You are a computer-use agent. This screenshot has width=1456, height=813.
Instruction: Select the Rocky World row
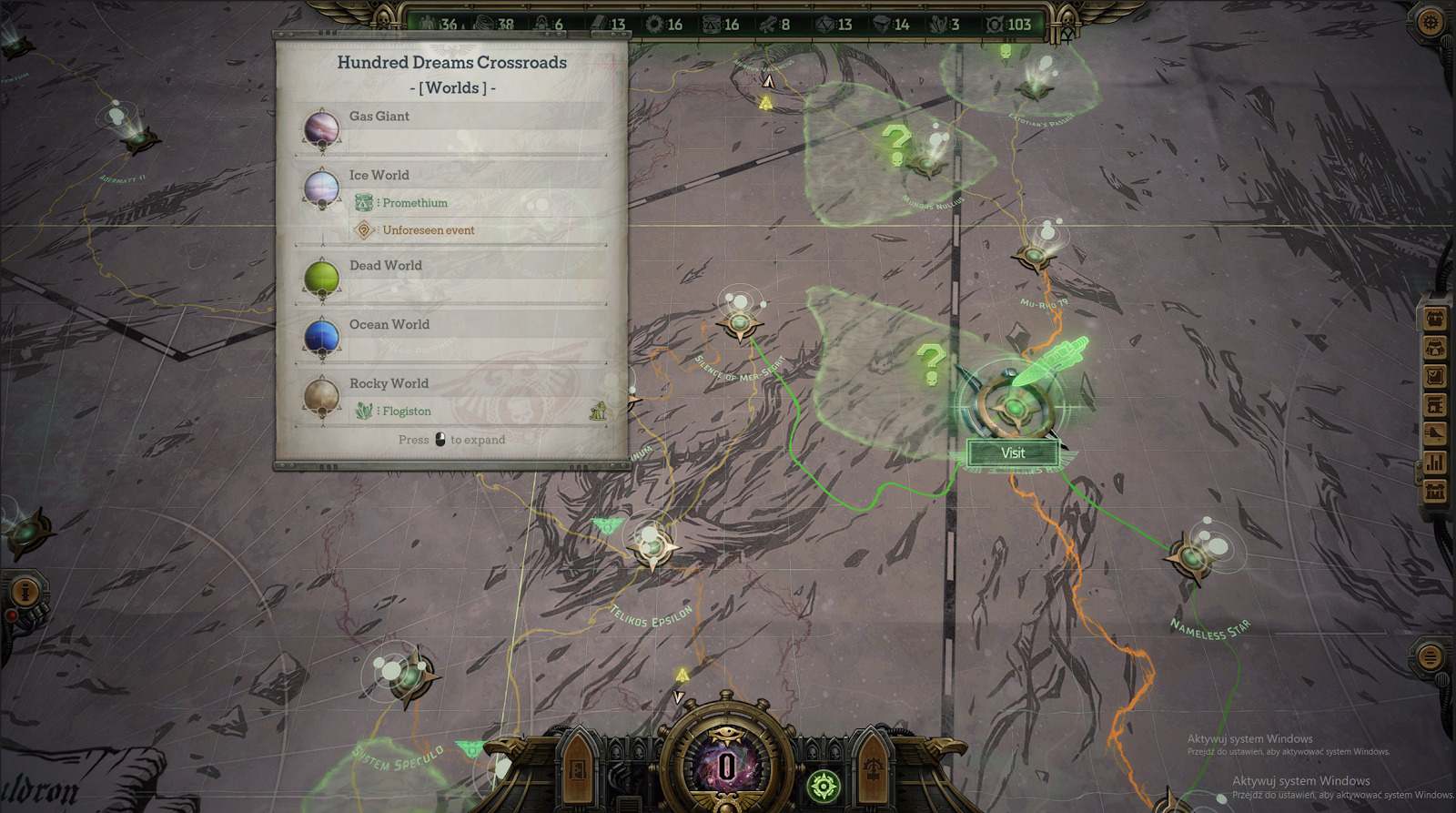[x=452, y=384]
